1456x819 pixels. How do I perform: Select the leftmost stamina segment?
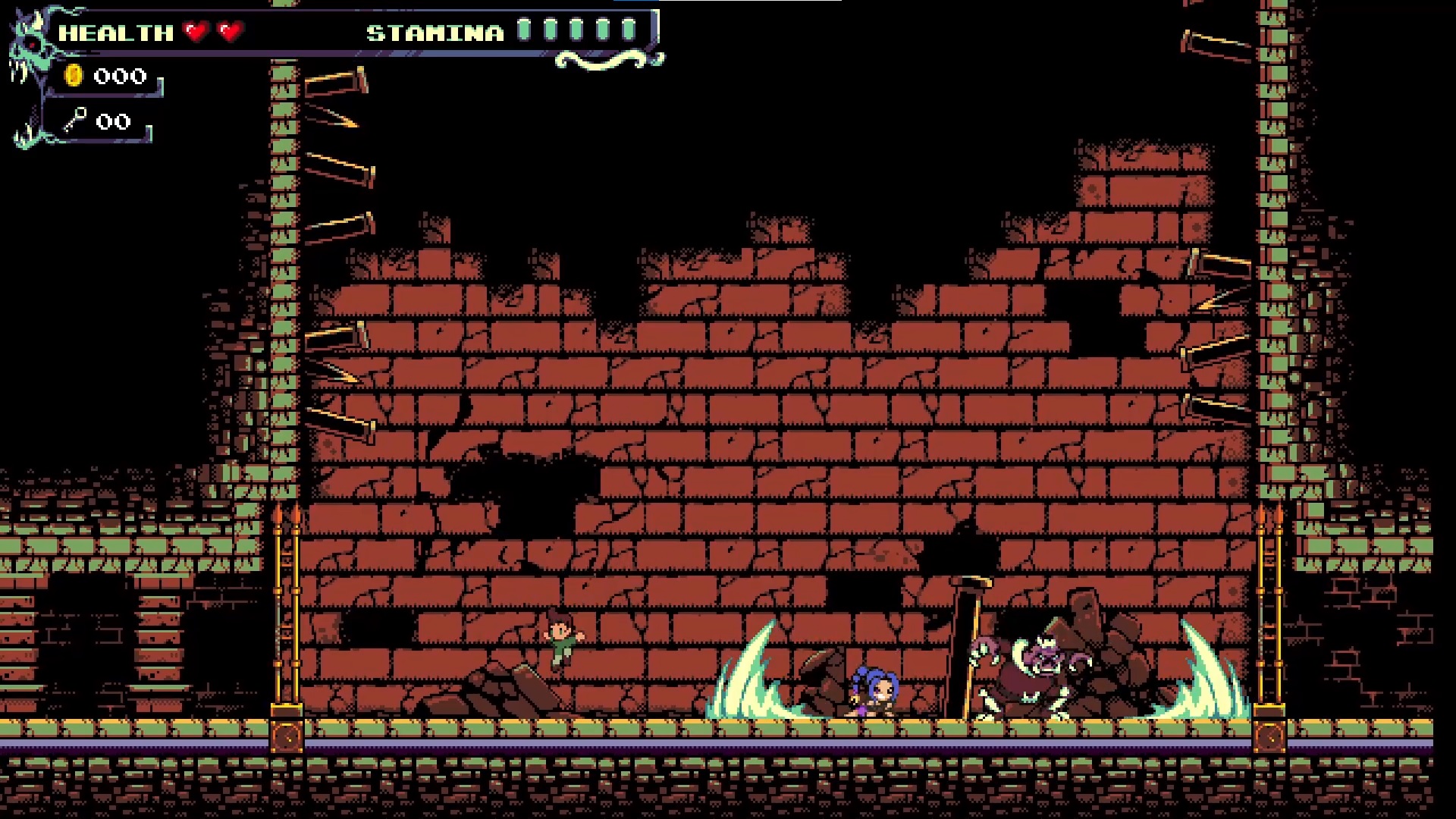pyautogui.click(x=525, y=30)
